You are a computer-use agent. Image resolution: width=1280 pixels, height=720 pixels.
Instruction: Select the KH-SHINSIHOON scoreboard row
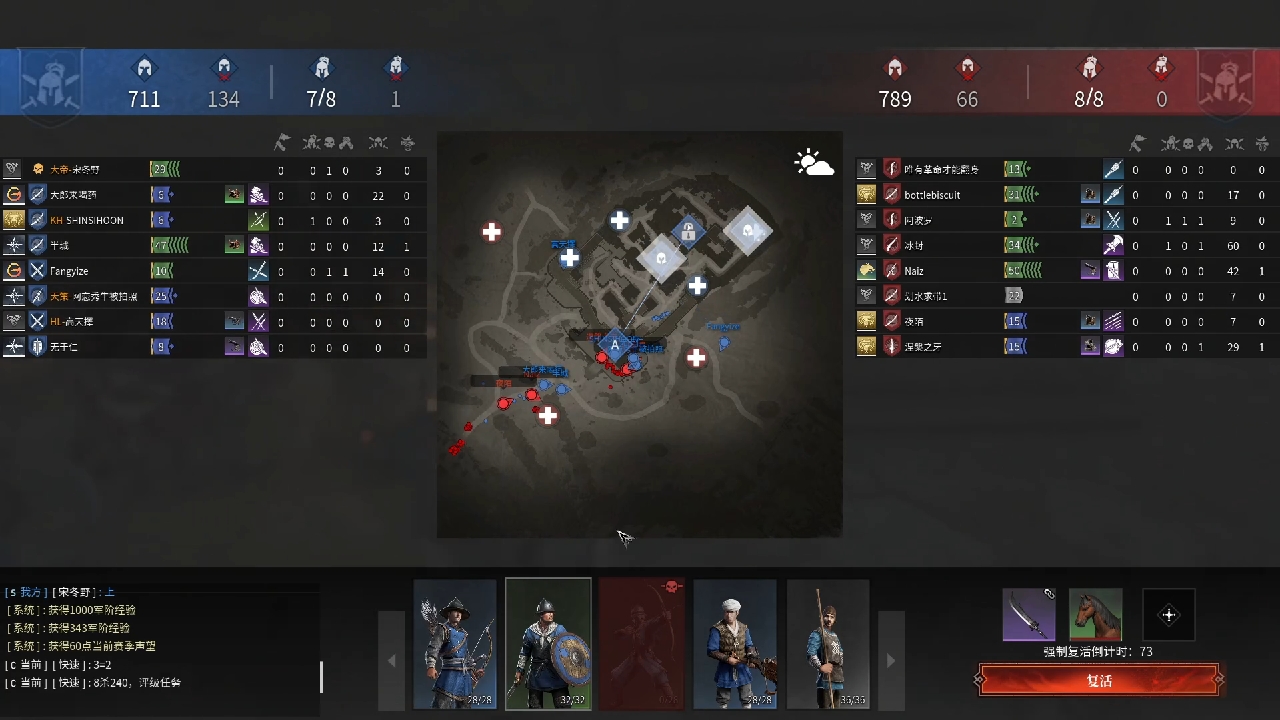(x=214, y=220)
